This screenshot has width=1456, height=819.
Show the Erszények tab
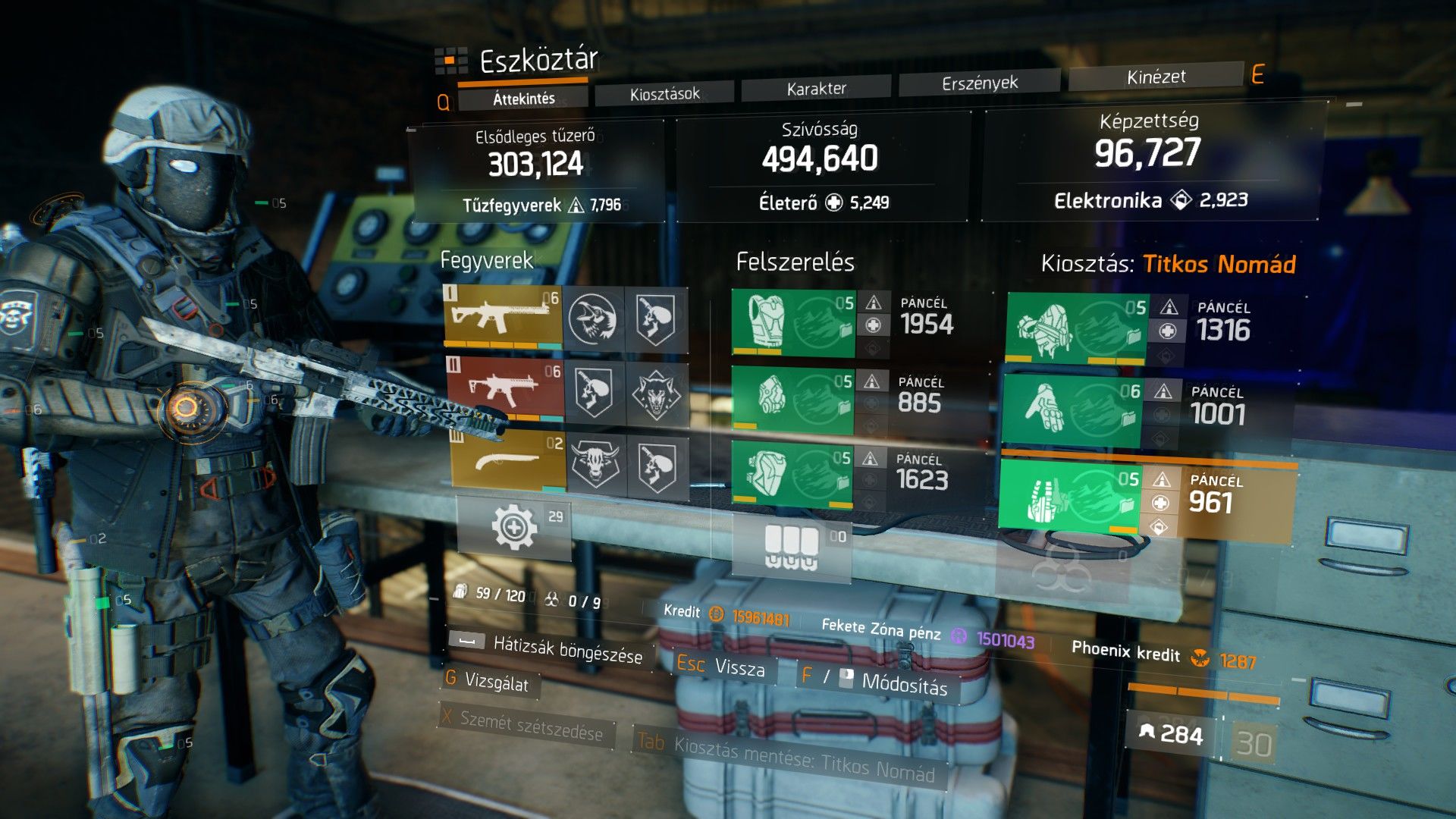980,83
